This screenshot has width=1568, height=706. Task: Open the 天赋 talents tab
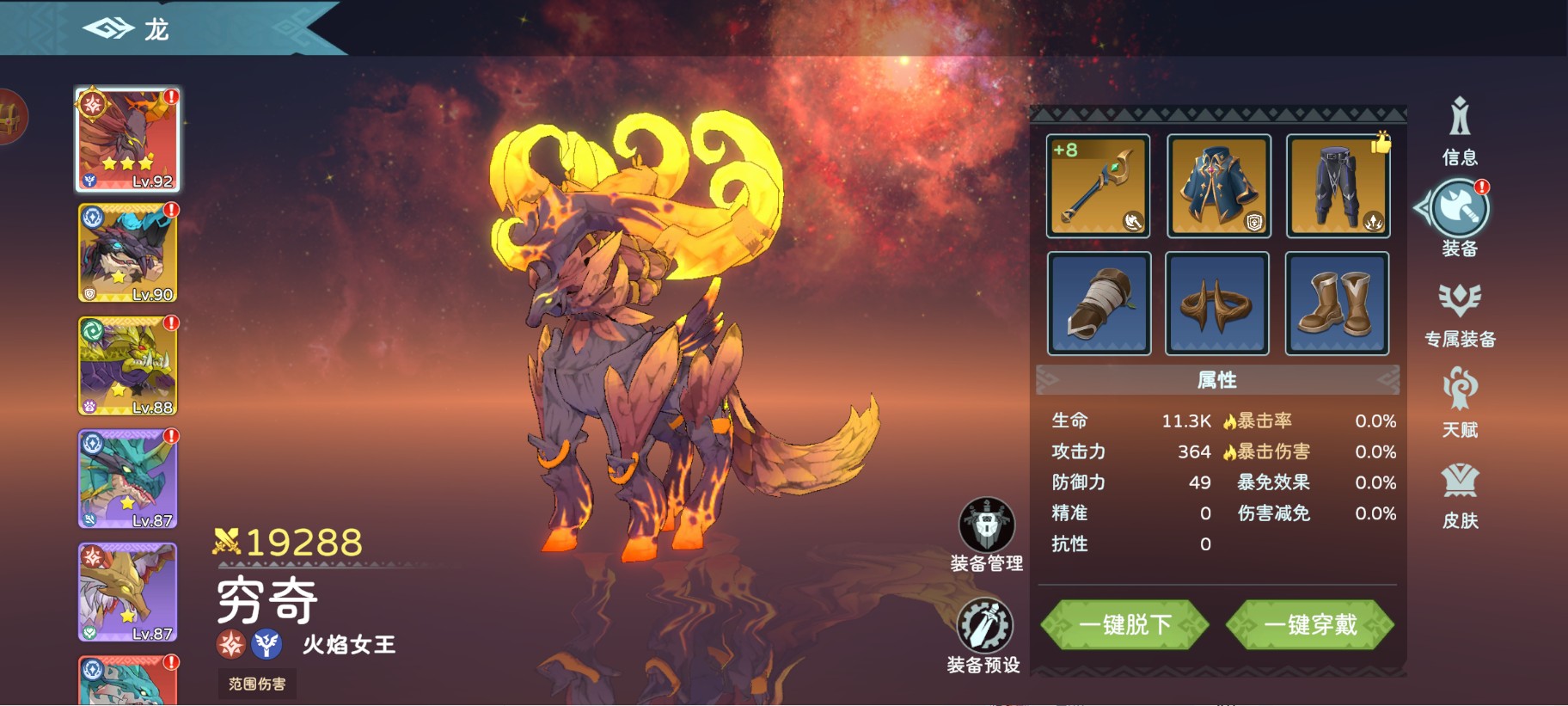pyautogui.click(x=1460, y=405)
